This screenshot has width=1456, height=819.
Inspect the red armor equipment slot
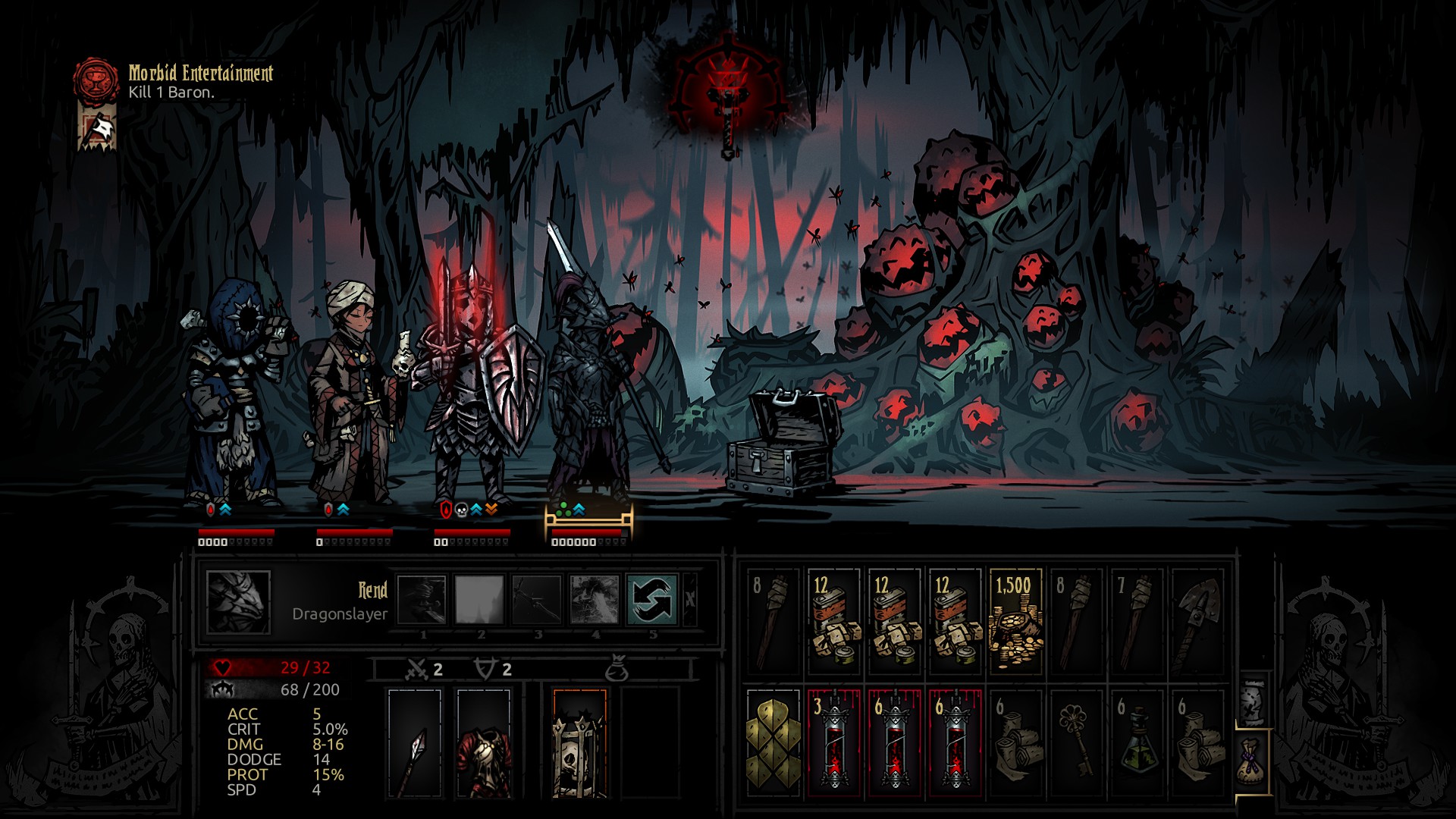(x=484, y=743)
